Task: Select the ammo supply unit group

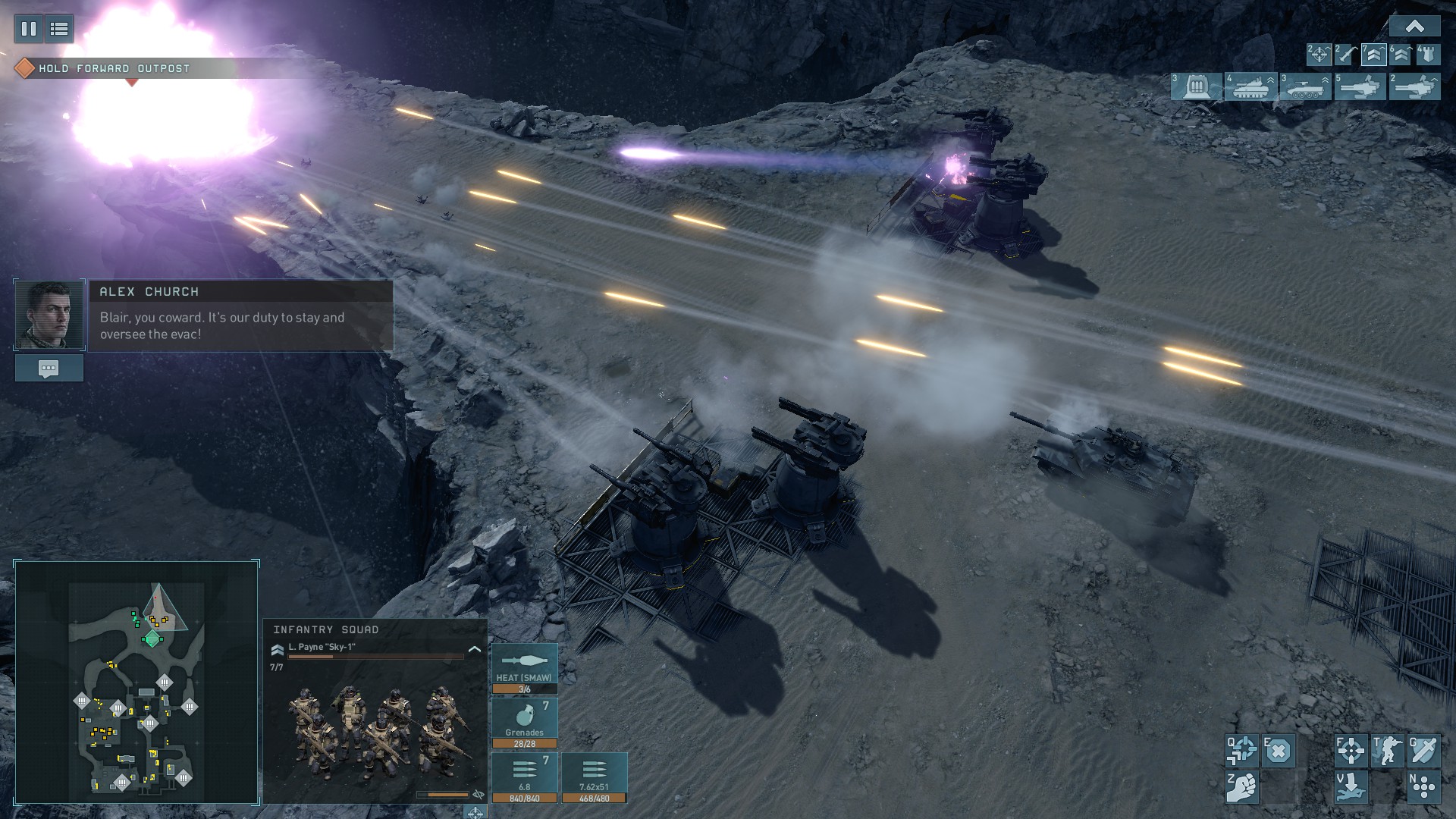Action: pos(1197,86)
